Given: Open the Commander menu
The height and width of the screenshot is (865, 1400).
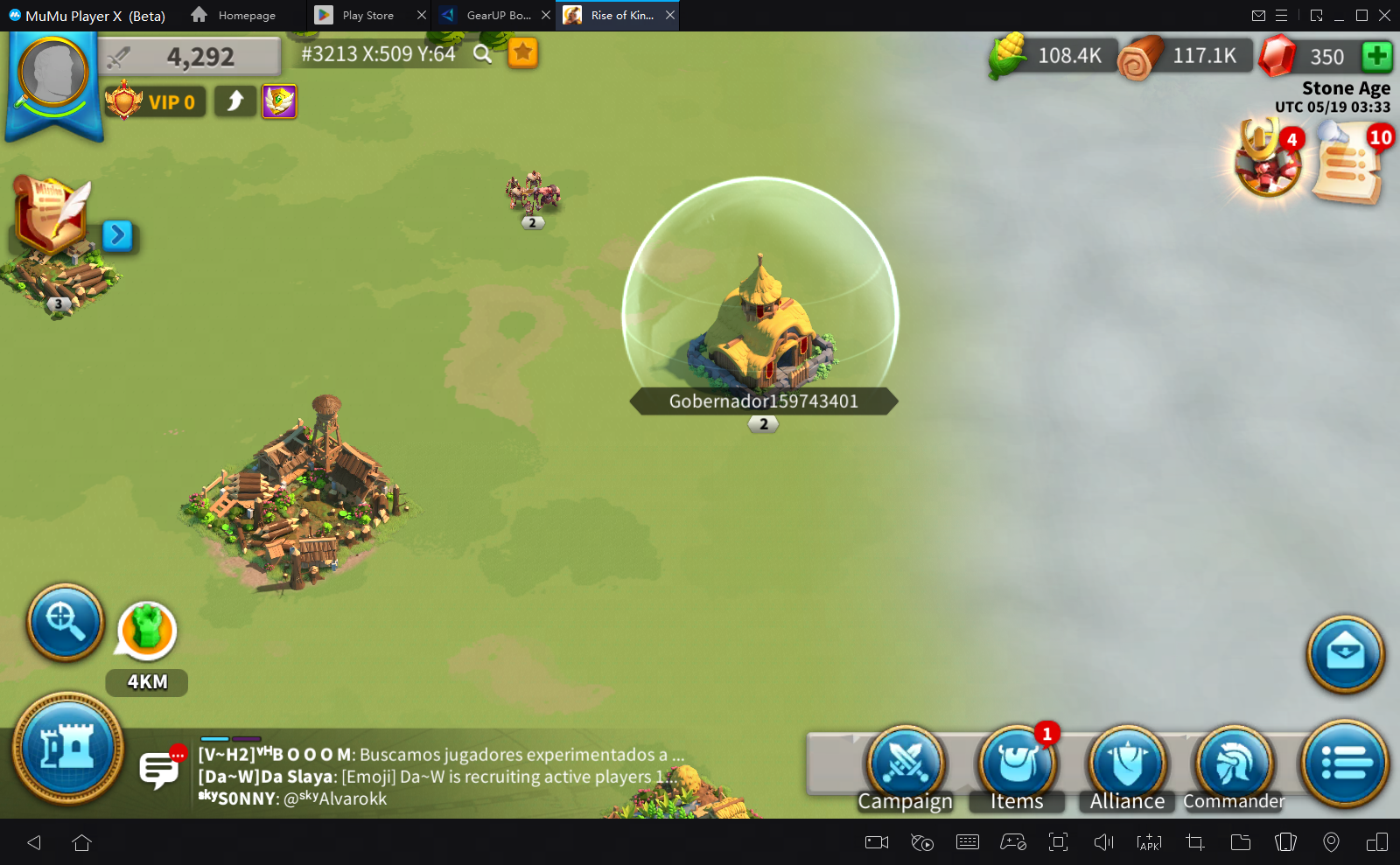Looking at the screenshot, I should pos(1235,766).
